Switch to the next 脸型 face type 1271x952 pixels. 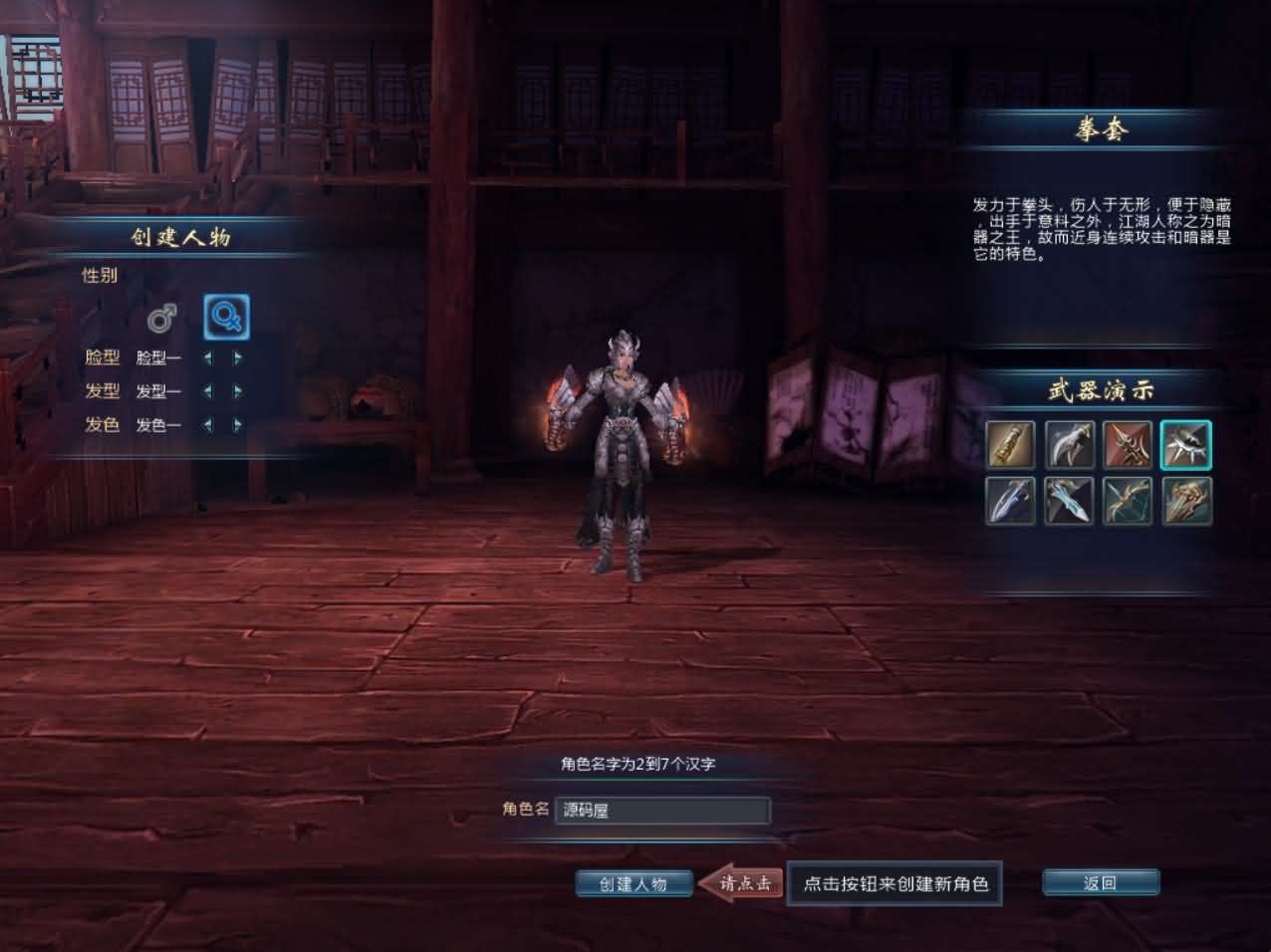coord(238,357)
